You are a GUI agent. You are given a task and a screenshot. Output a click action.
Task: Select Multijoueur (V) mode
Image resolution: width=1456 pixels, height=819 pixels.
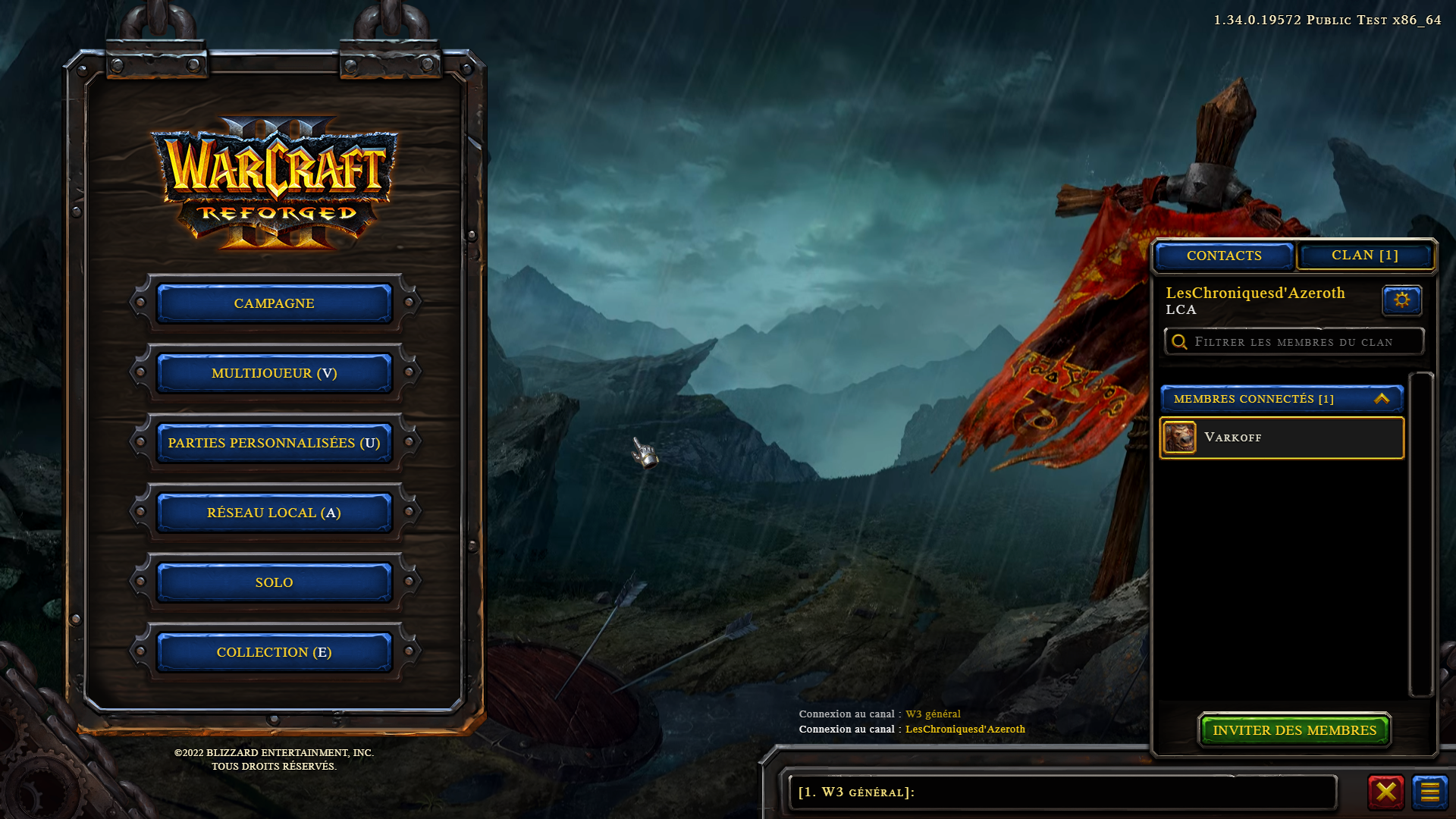274,373
